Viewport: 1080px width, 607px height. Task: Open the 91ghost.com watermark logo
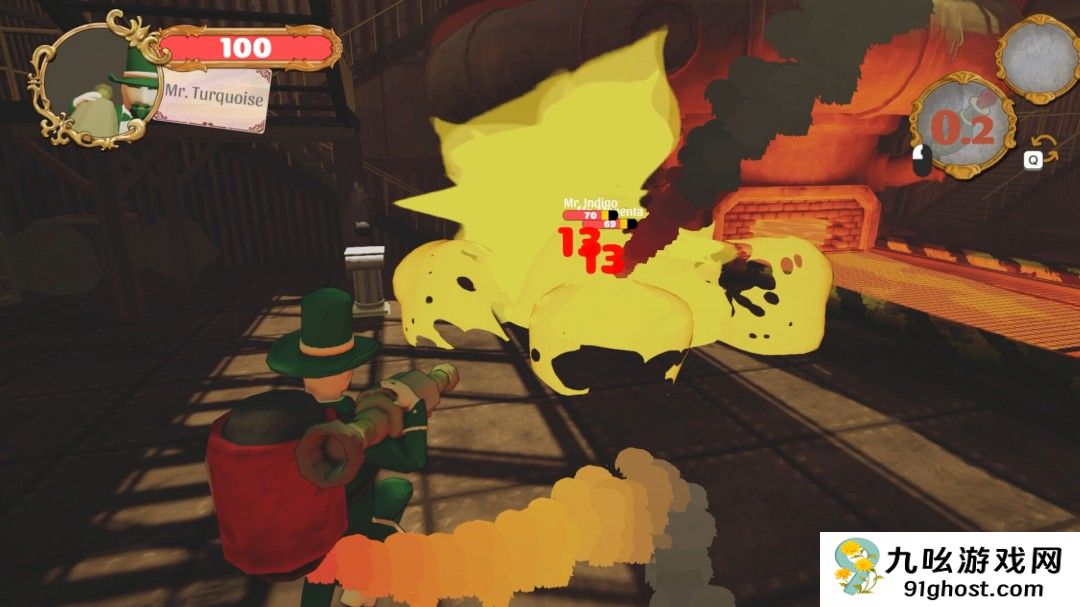pyautogui.click(x=949, y=570)
